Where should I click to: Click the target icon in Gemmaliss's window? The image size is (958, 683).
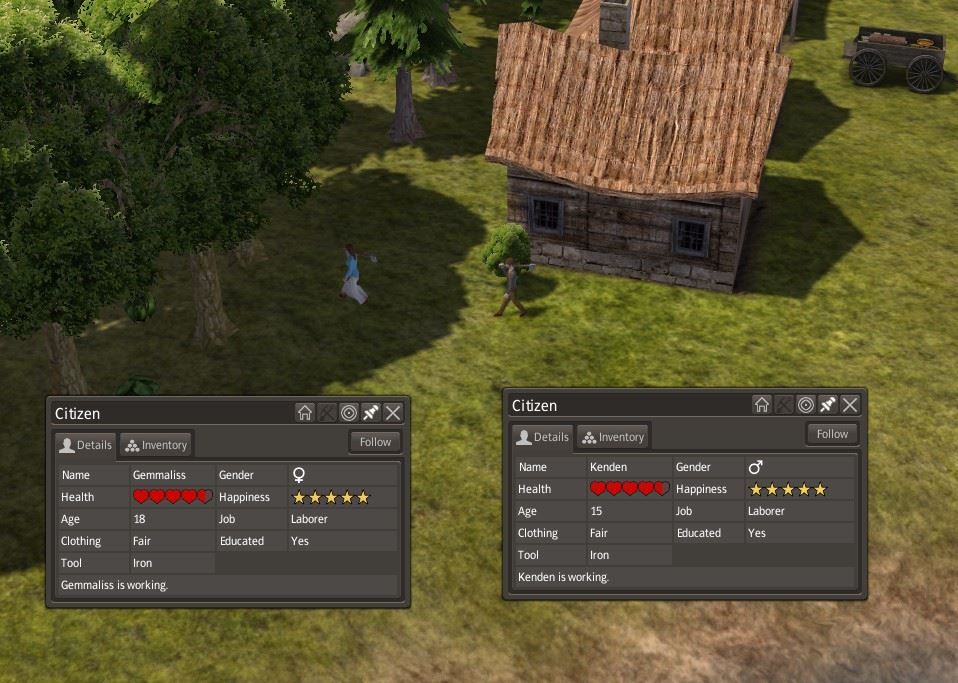pyautogui.click(x=349, y=413)
